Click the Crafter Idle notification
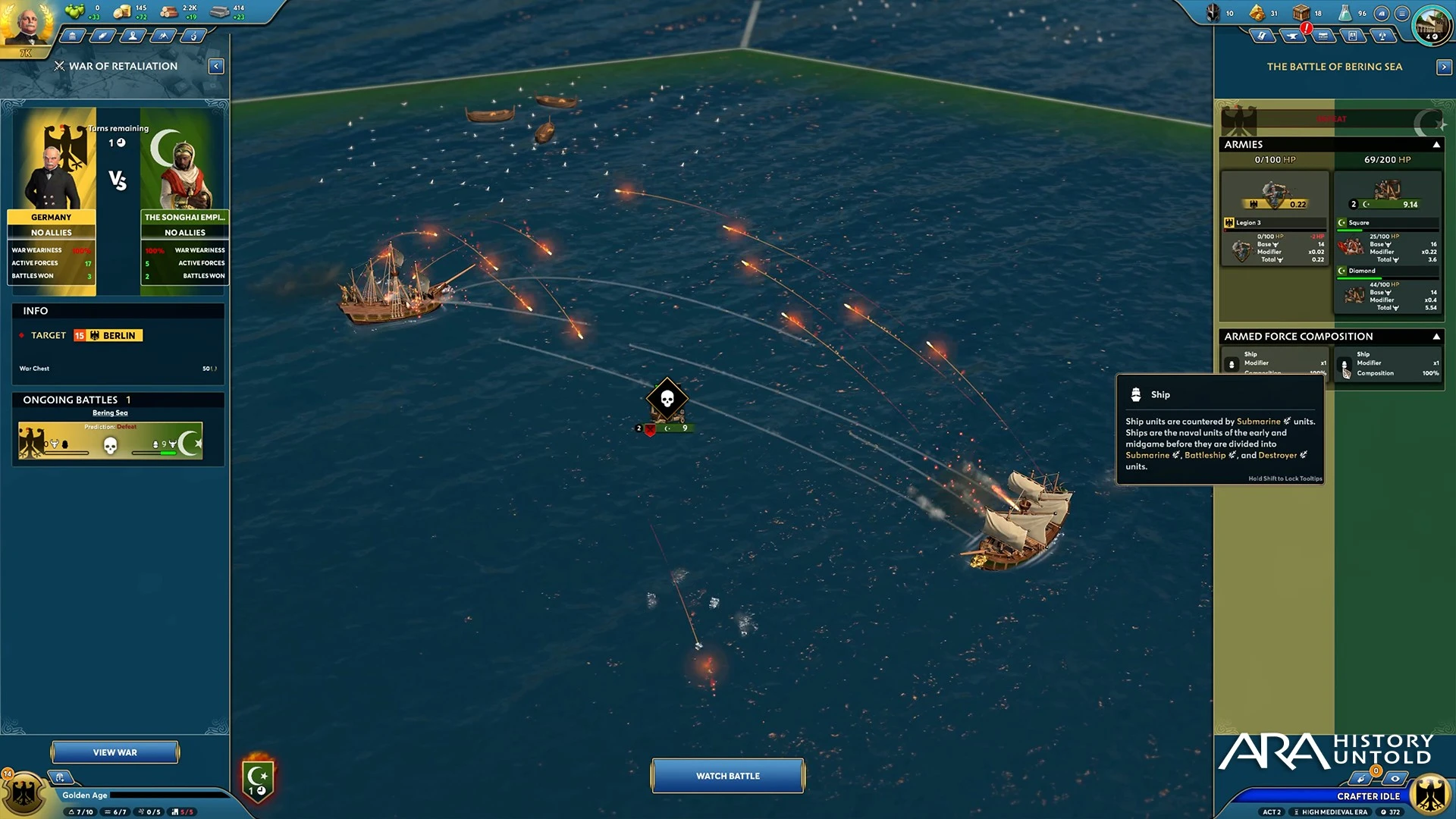1456x819 pixels. pyautogui.click(x=1368, y=796)
